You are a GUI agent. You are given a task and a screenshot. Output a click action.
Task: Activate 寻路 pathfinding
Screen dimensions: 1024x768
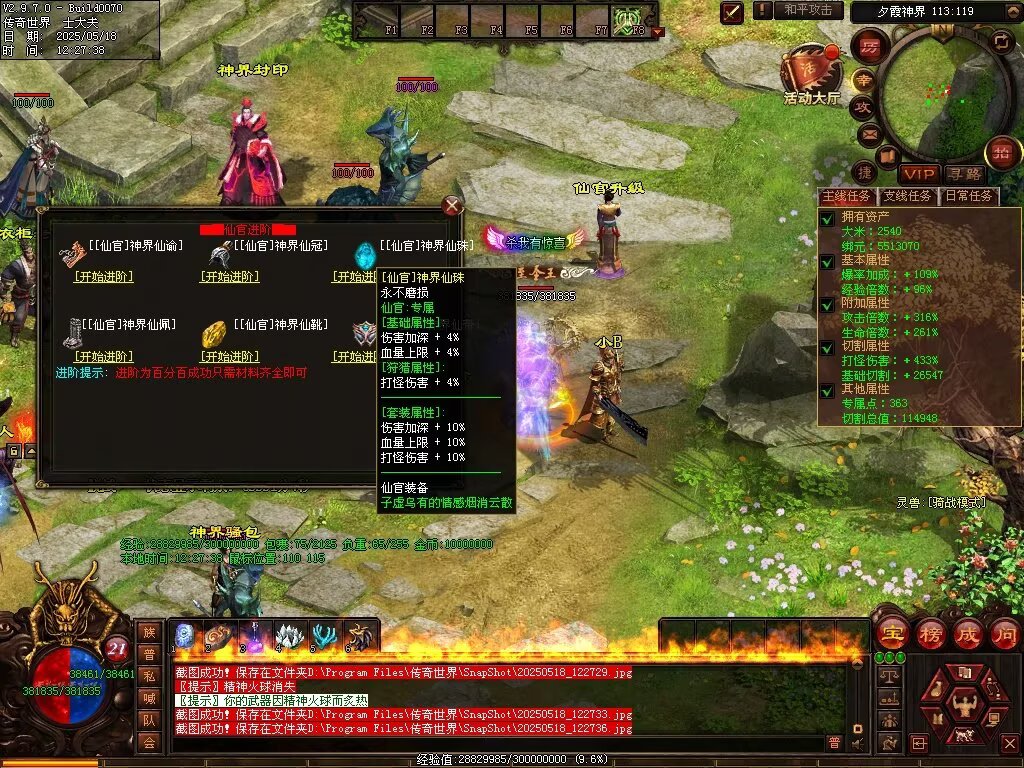964,174
